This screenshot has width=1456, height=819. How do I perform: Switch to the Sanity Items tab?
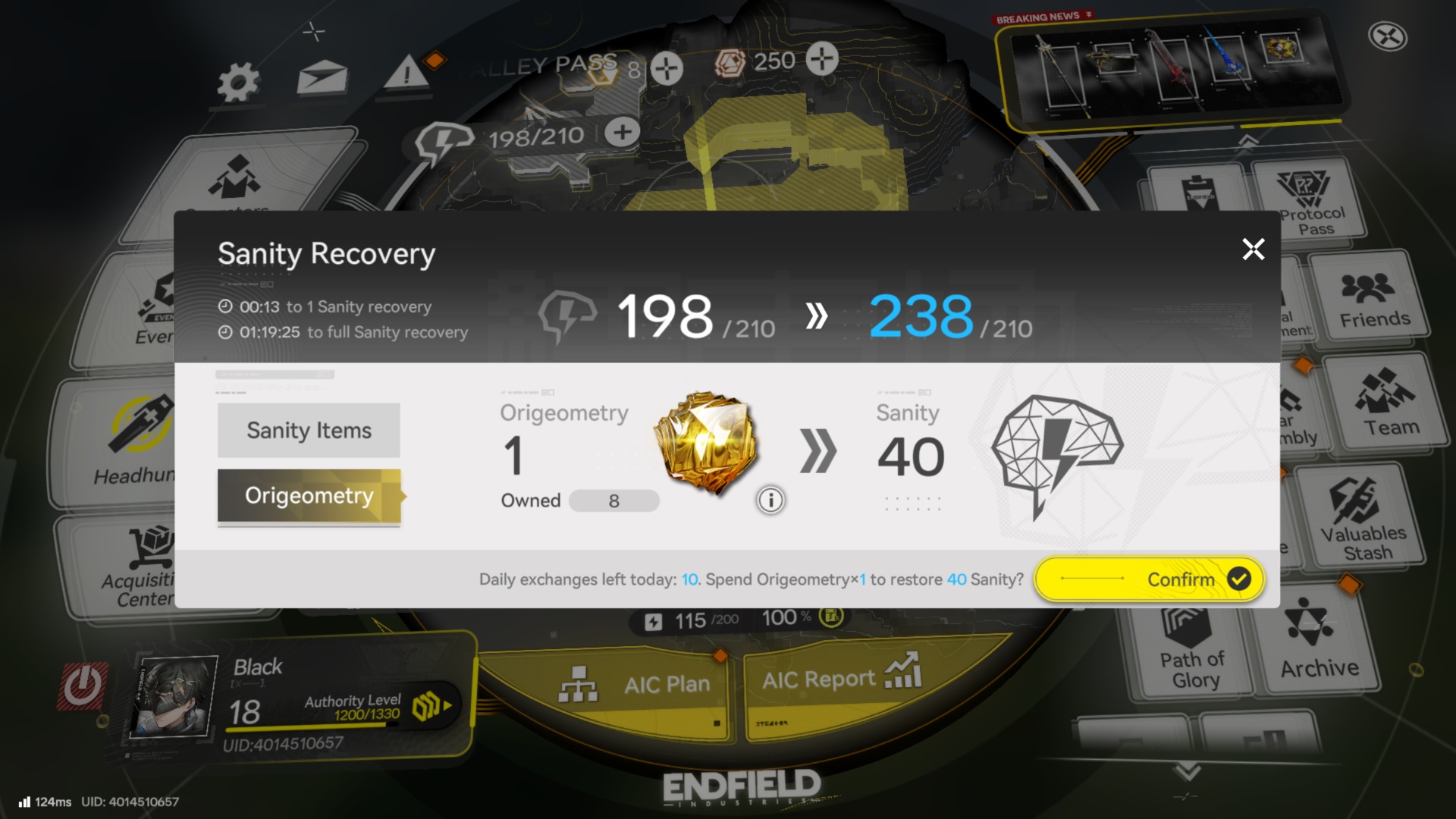309,430
